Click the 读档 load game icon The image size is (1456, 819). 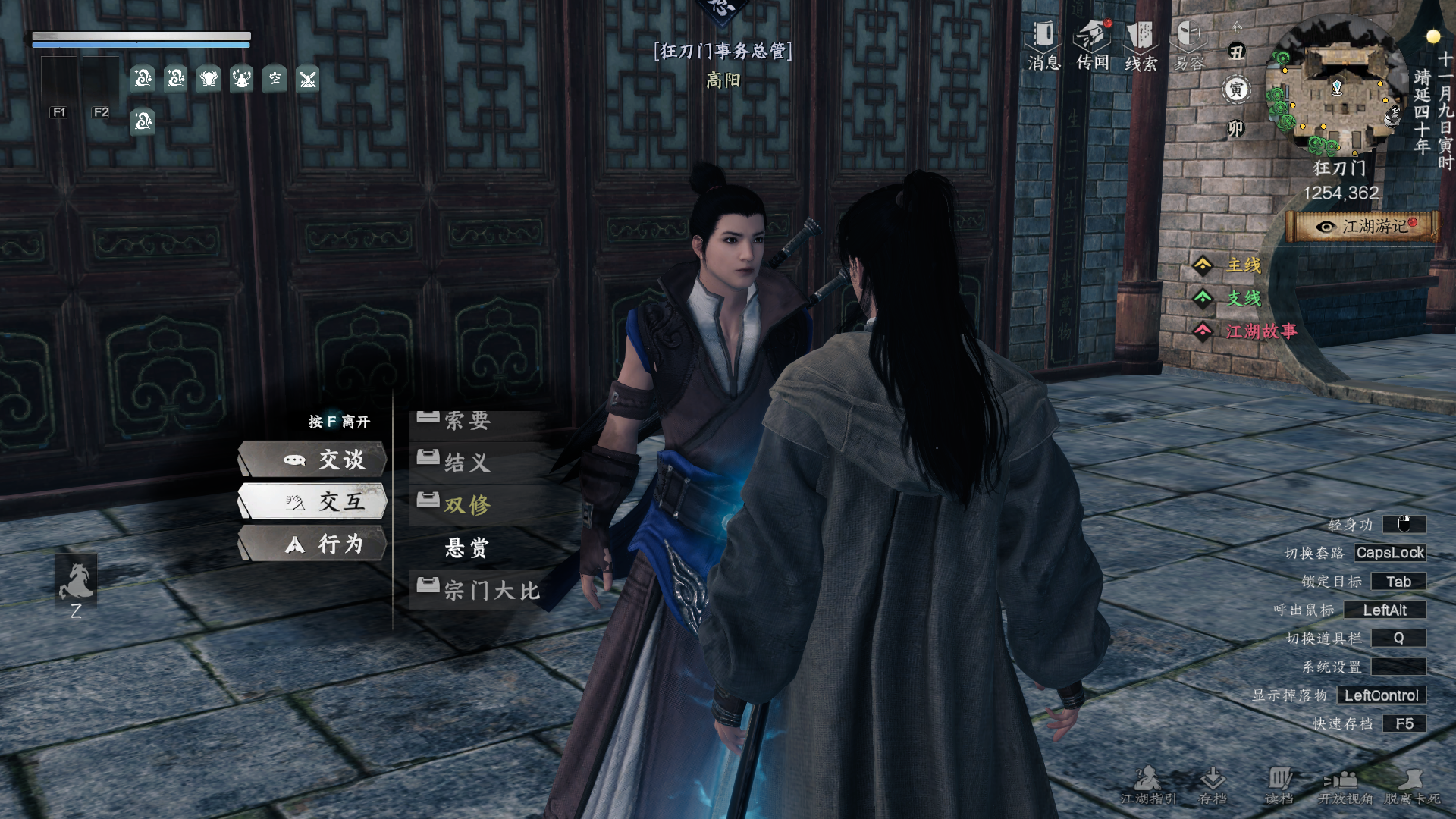click(1279, 784)
